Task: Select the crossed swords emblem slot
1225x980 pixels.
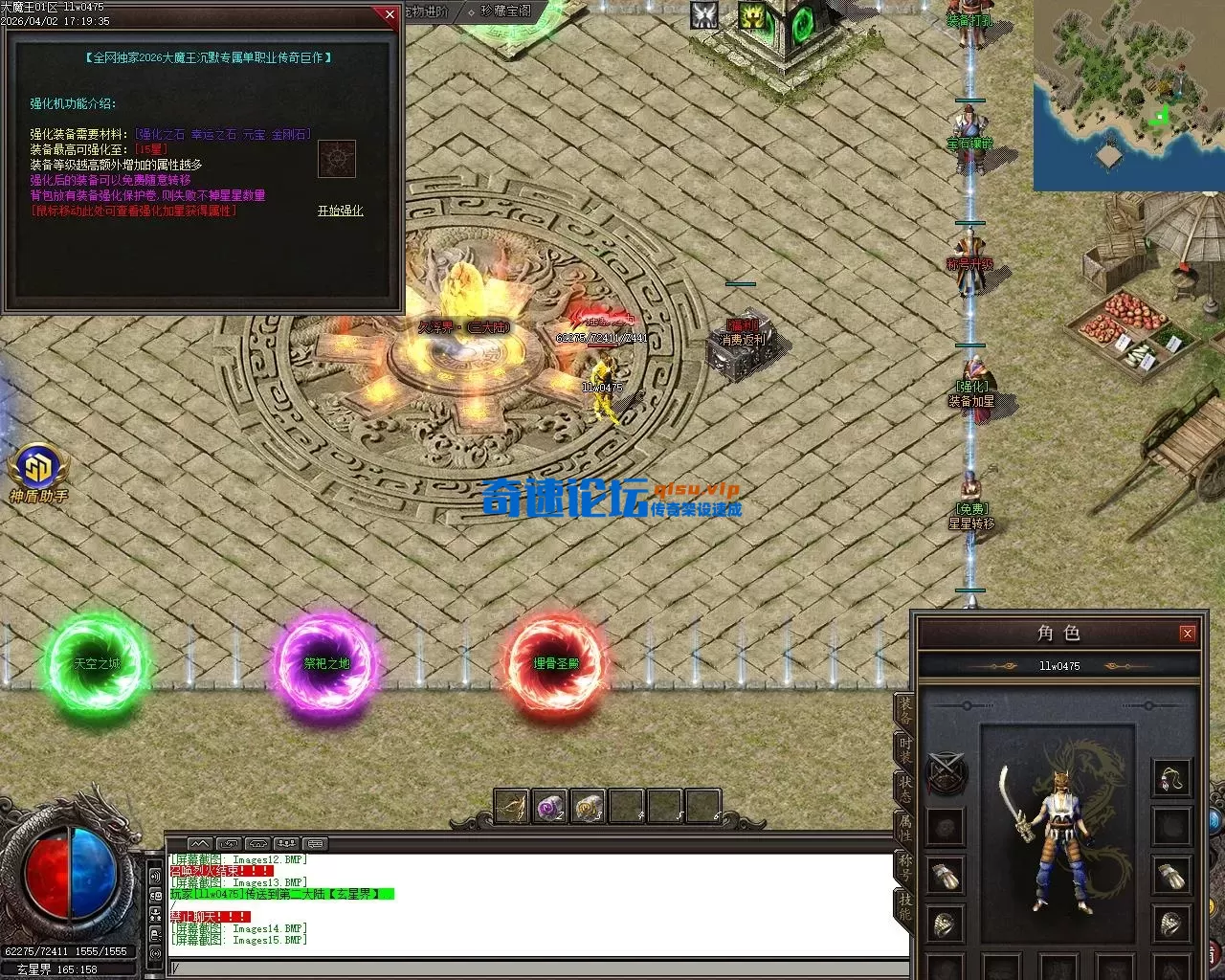Action: tap(946, 773)
